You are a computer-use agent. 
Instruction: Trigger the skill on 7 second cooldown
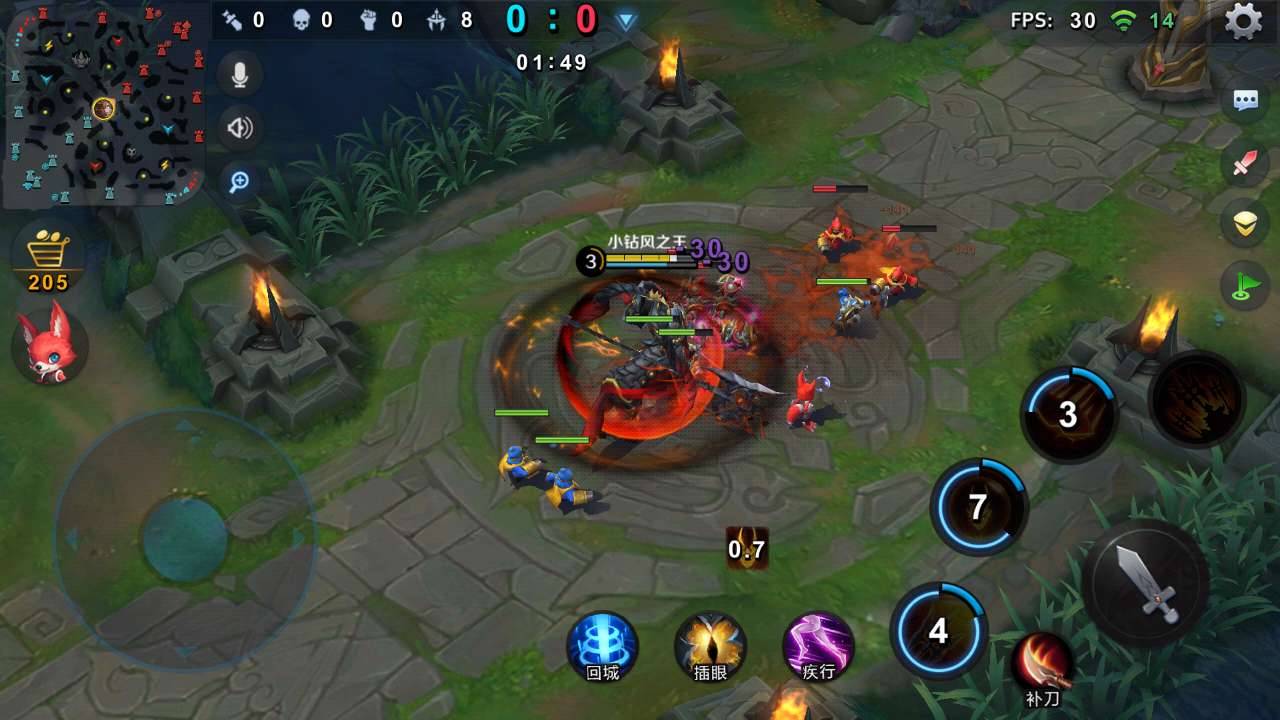(x=978, y=507)
